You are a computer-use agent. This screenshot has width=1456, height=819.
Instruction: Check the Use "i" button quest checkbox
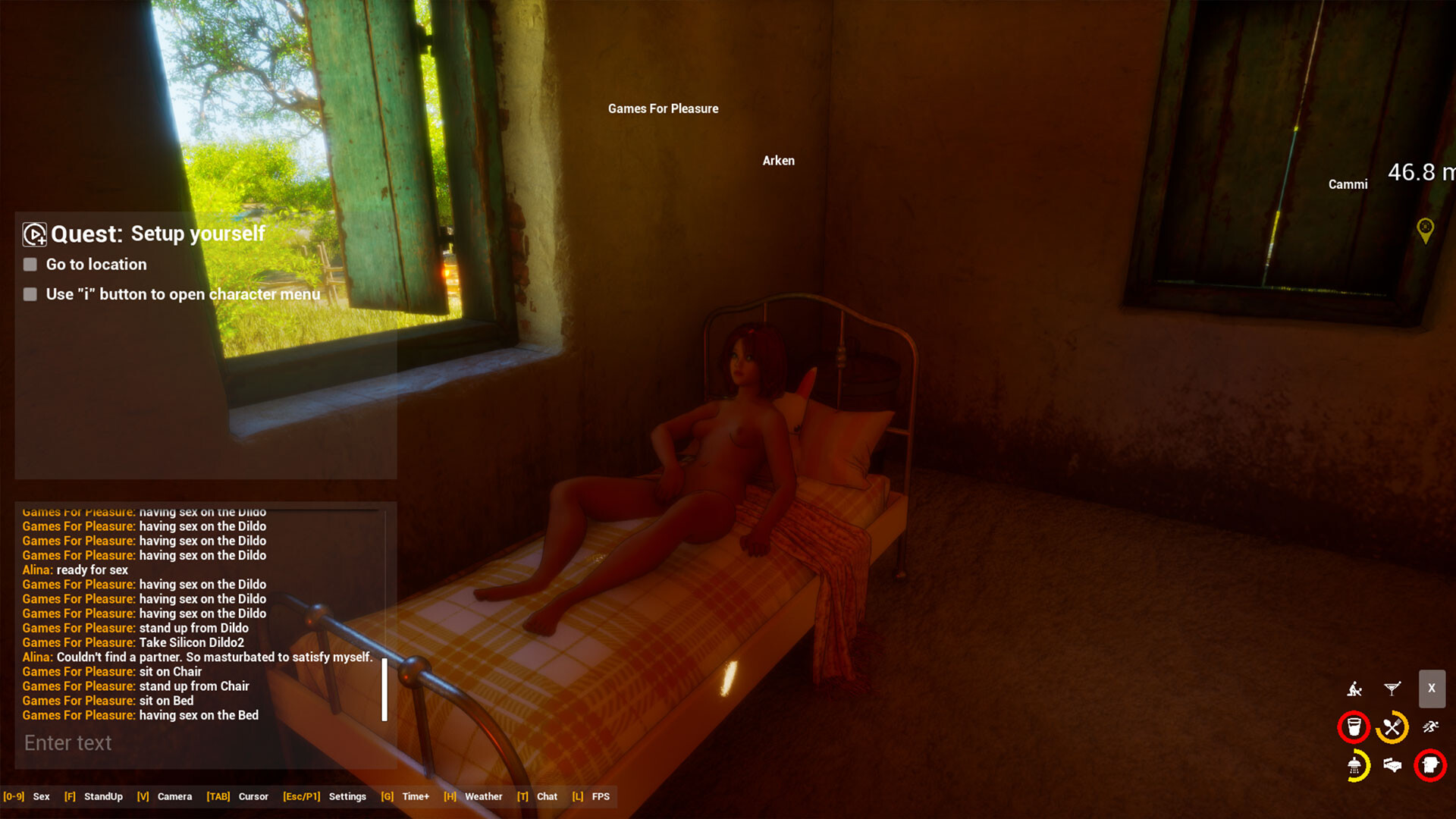(x=30, y=294)
